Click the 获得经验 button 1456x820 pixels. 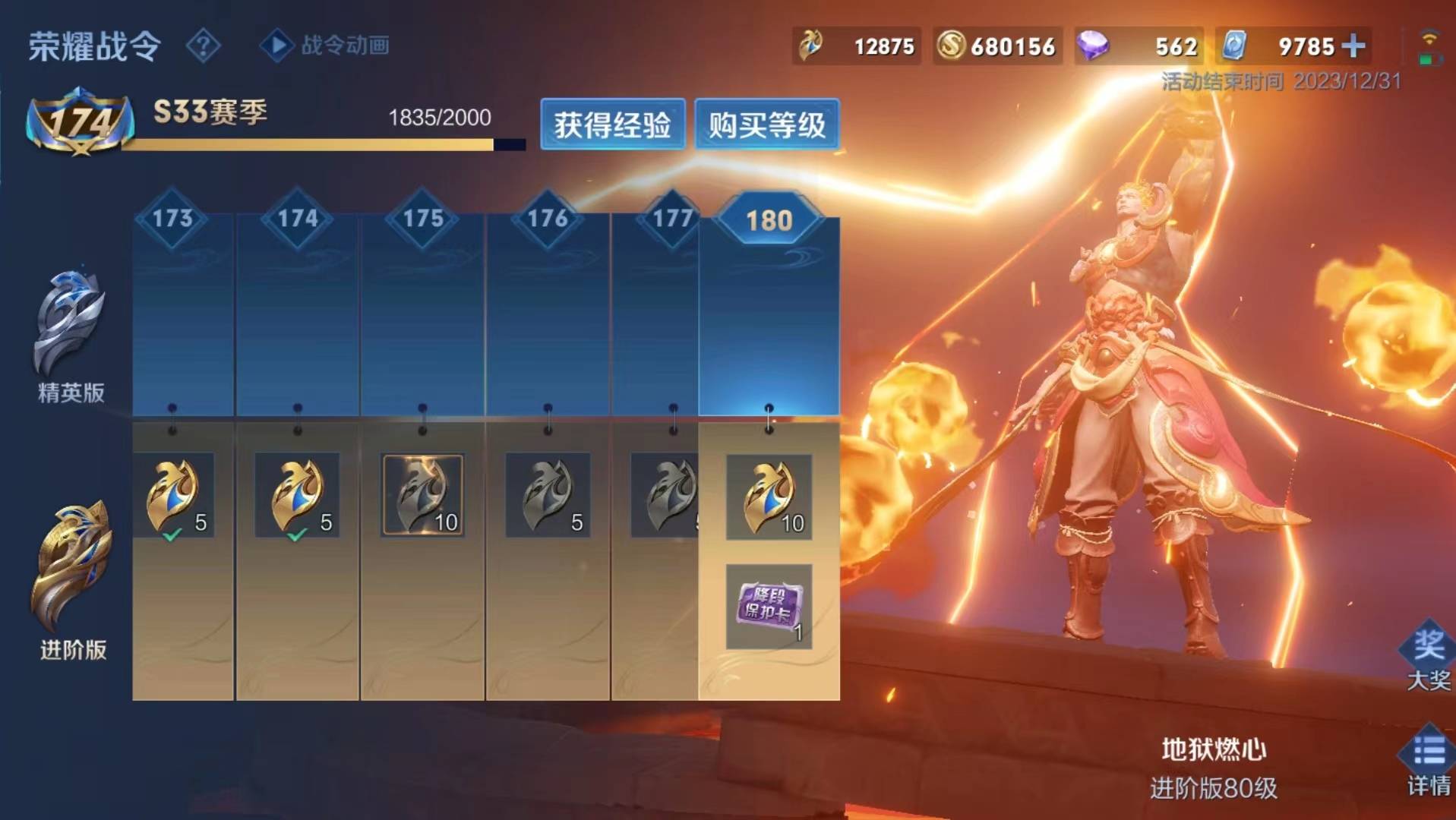pyautogui.click(x=612, y=125)
